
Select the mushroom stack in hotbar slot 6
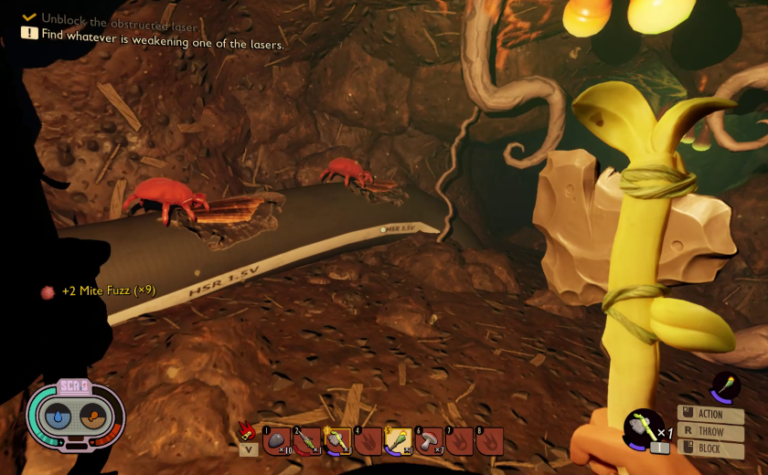pyautogui.click(x=428, y=439)
